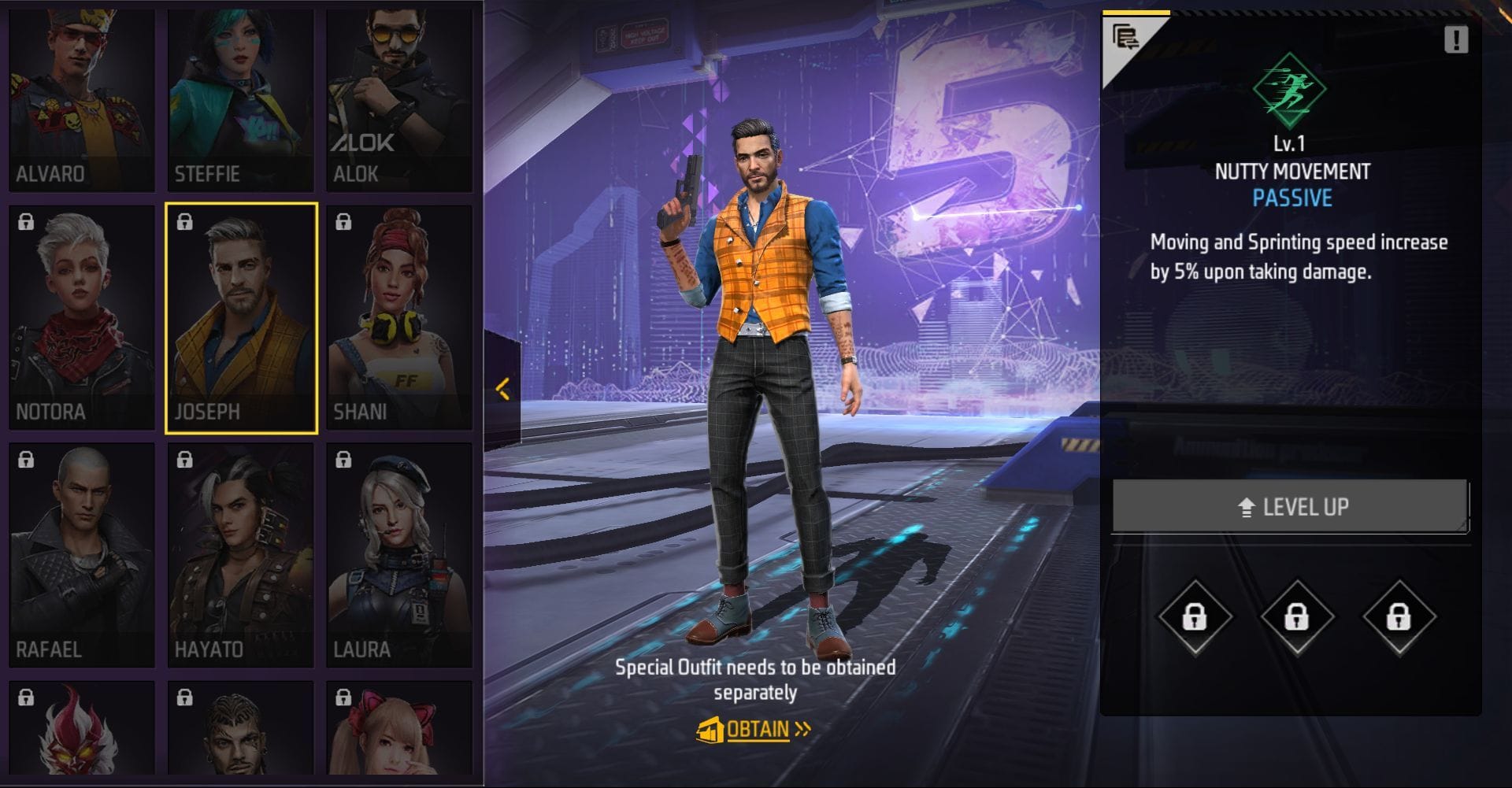Click the OBTAIN double chevron link
Viewport: 1512px width, 788px height.
[x=800, y=729]
